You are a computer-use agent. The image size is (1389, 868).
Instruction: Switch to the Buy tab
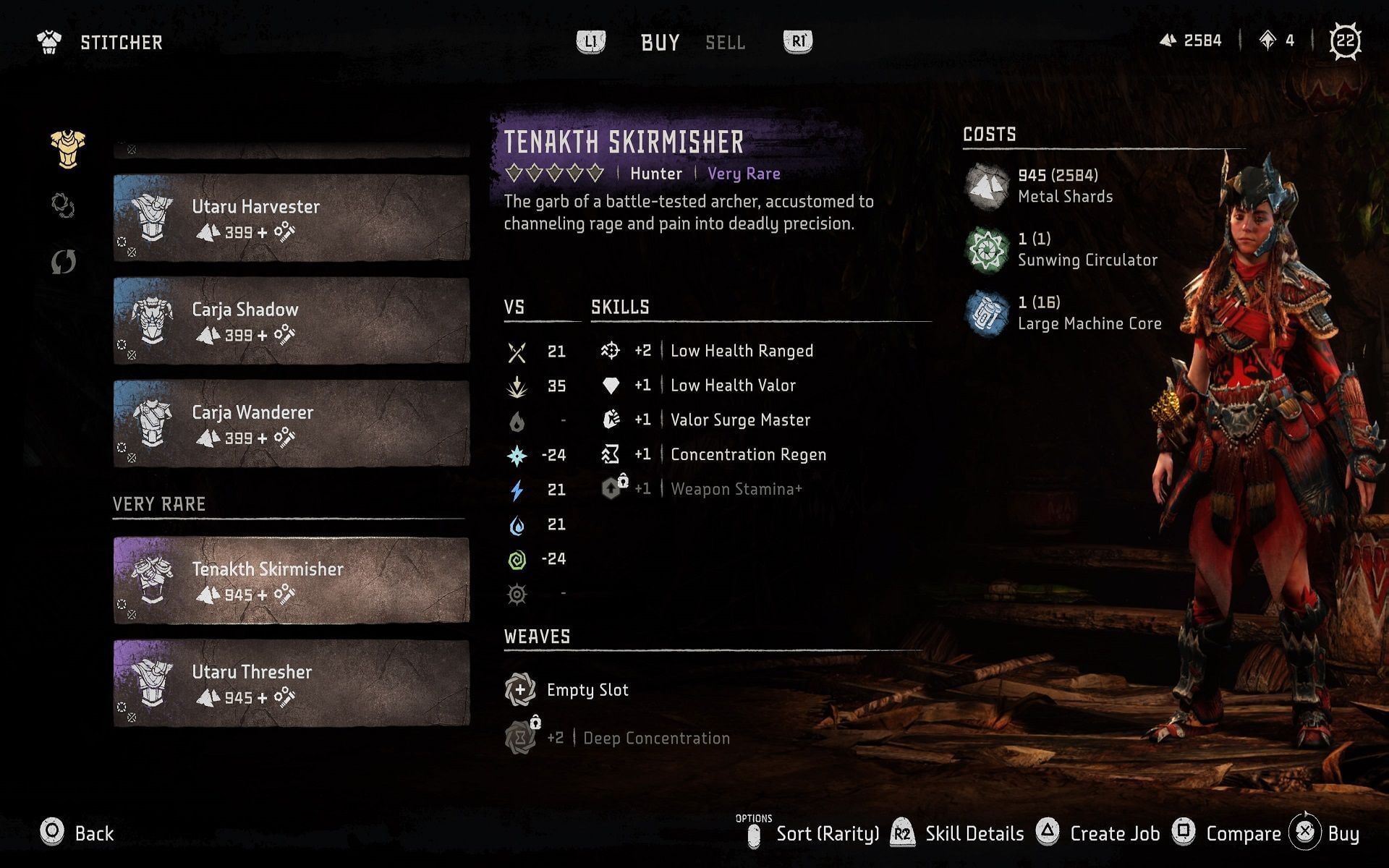point(659,43)
